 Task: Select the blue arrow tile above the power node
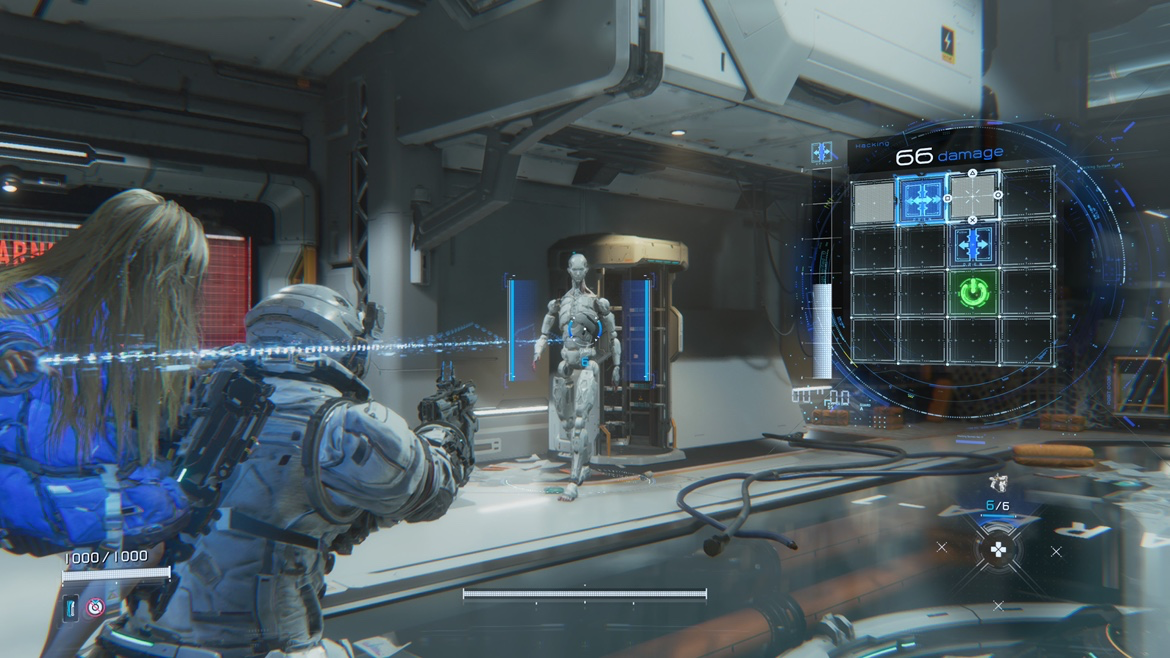(972, 245)
